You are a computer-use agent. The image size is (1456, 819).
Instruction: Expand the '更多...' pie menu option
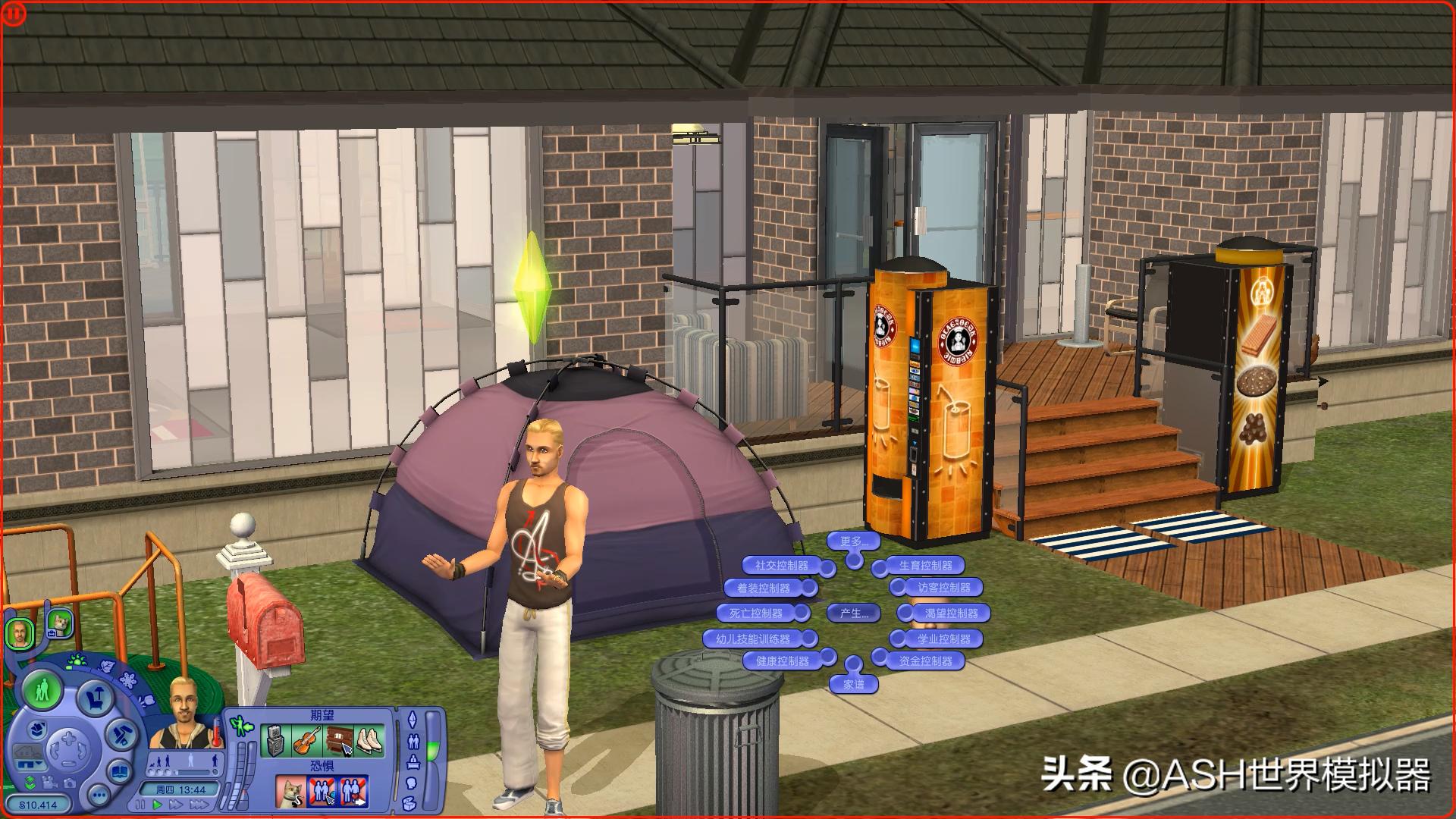pyautogui.click(x=854, y=541)
